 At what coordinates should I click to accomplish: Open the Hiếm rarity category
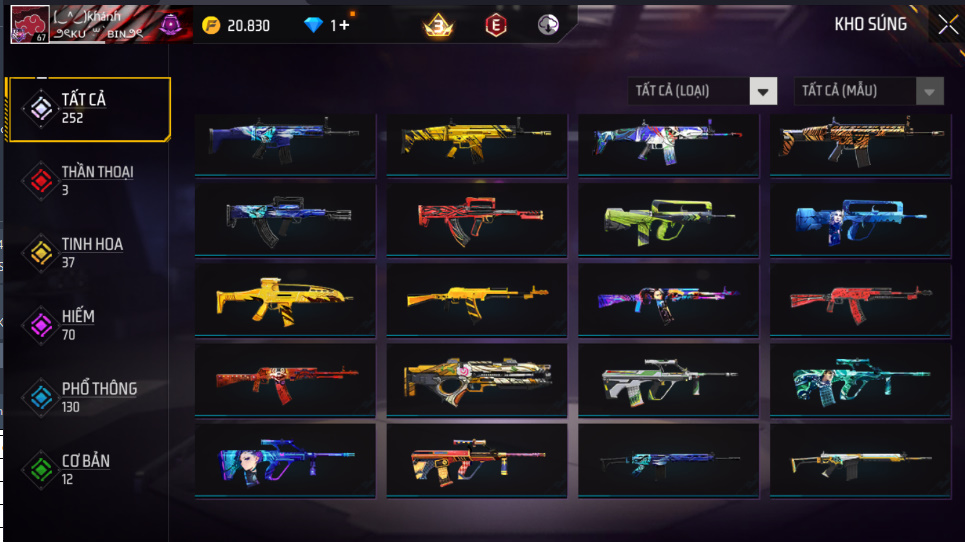pyautogui.click(x=78, y=325)
